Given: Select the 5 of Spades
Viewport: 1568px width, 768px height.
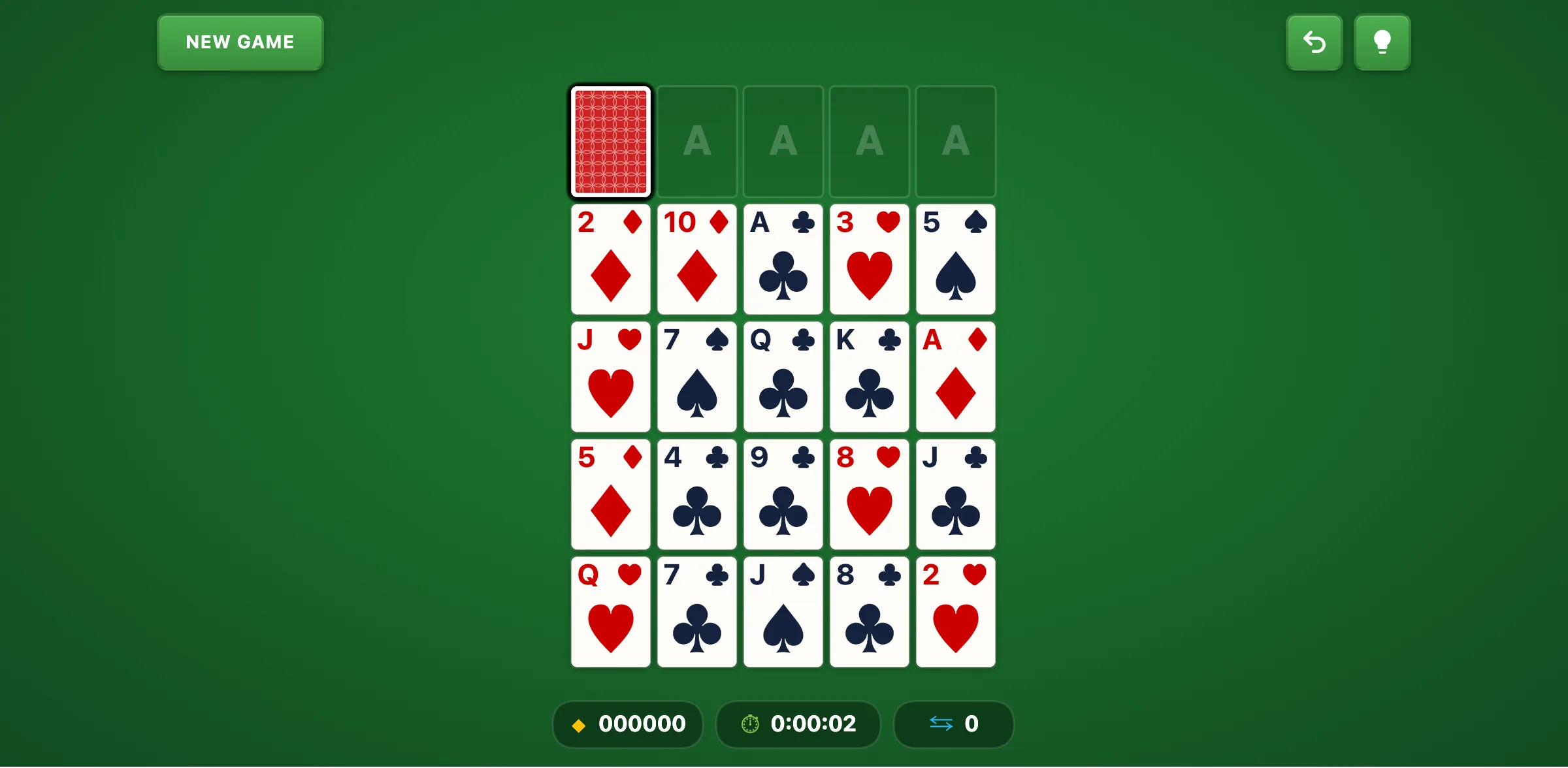Looking at the screenshot, I should (x=955, y=259).
